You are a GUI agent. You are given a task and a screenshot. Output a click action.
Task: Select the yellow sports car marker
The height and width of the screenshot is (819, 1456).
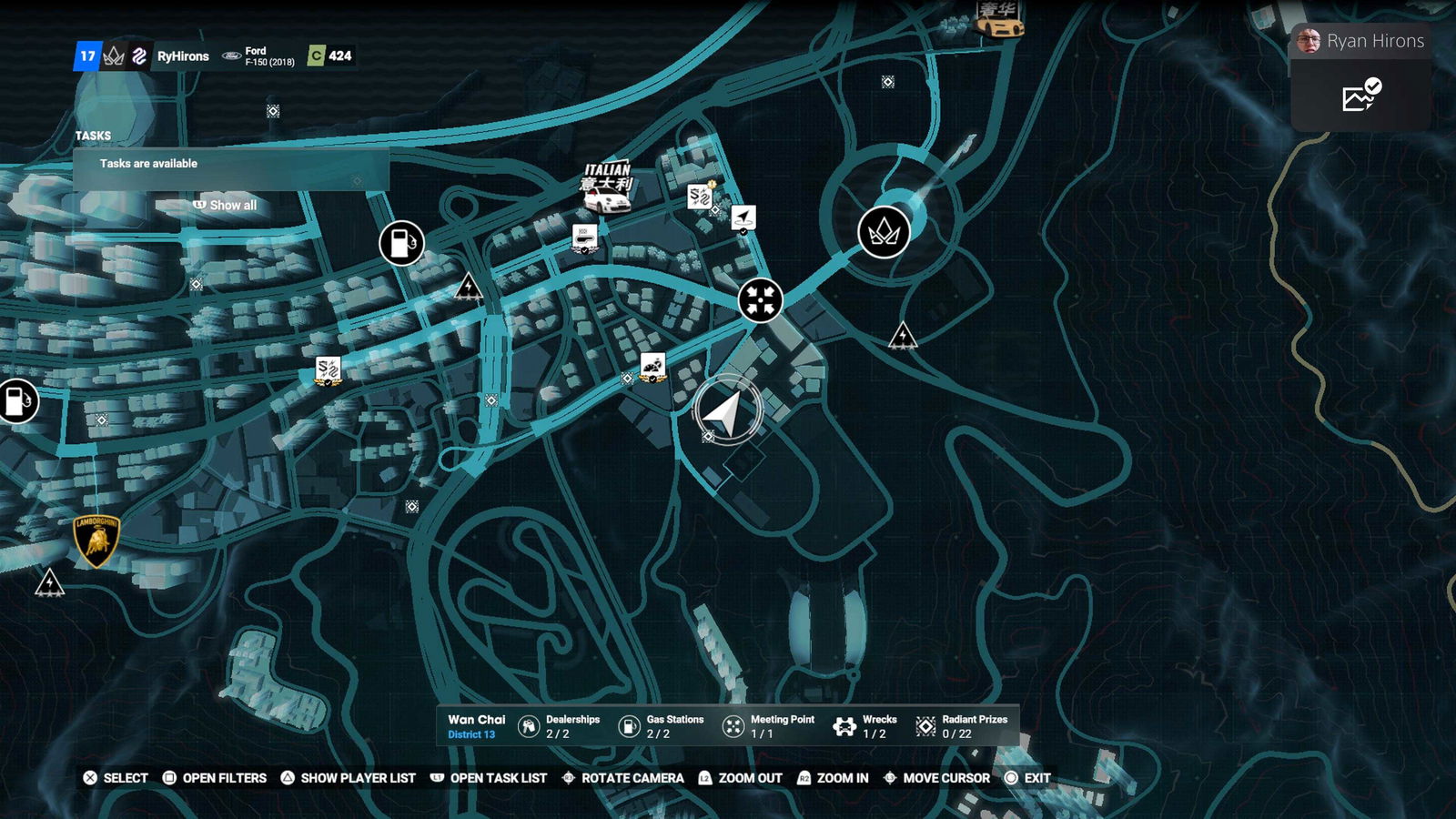coord(999,20)
